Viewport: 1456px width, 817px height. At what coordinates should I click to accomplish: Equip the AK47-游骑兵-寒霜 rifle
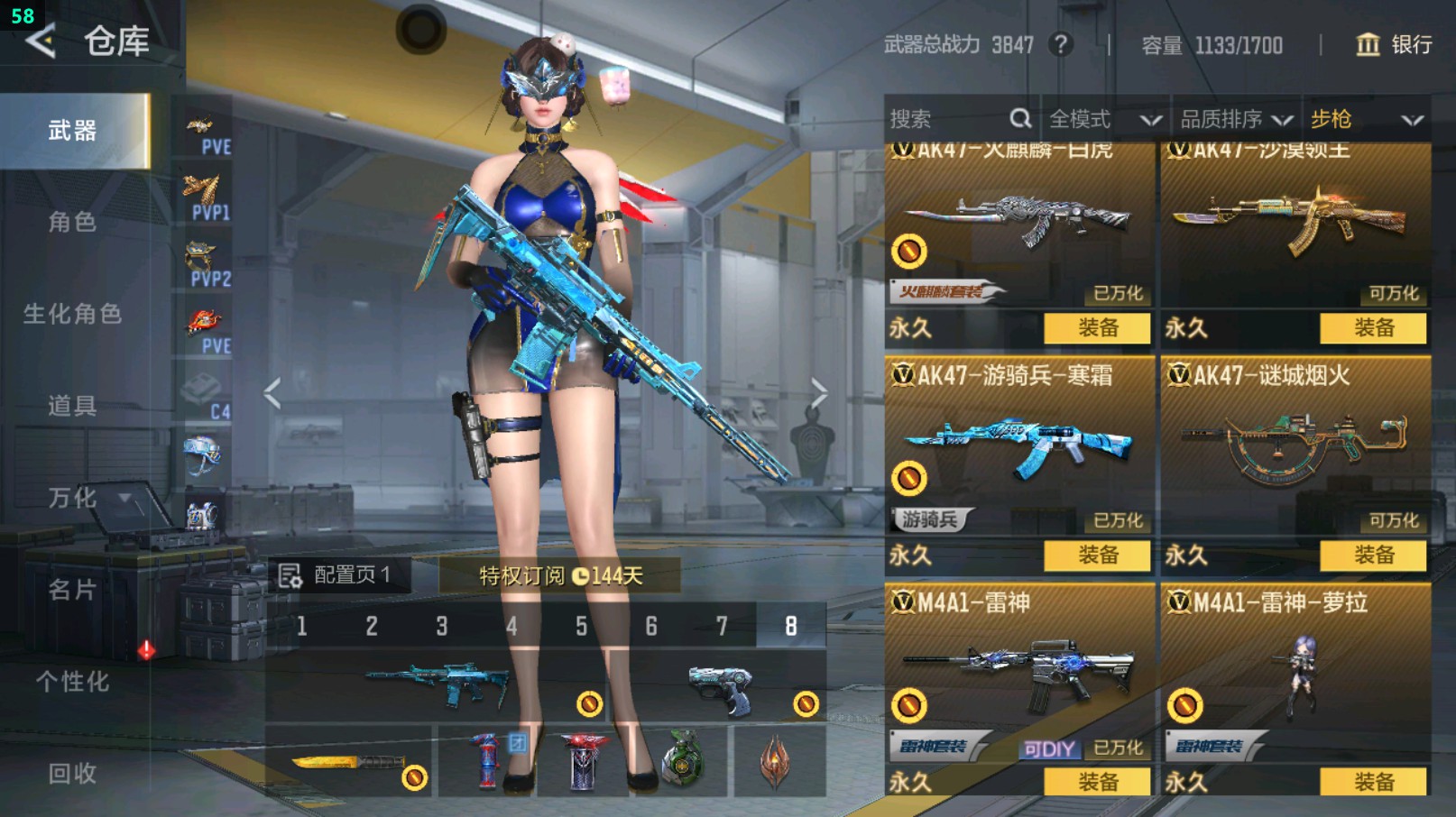pos(1097,555)
